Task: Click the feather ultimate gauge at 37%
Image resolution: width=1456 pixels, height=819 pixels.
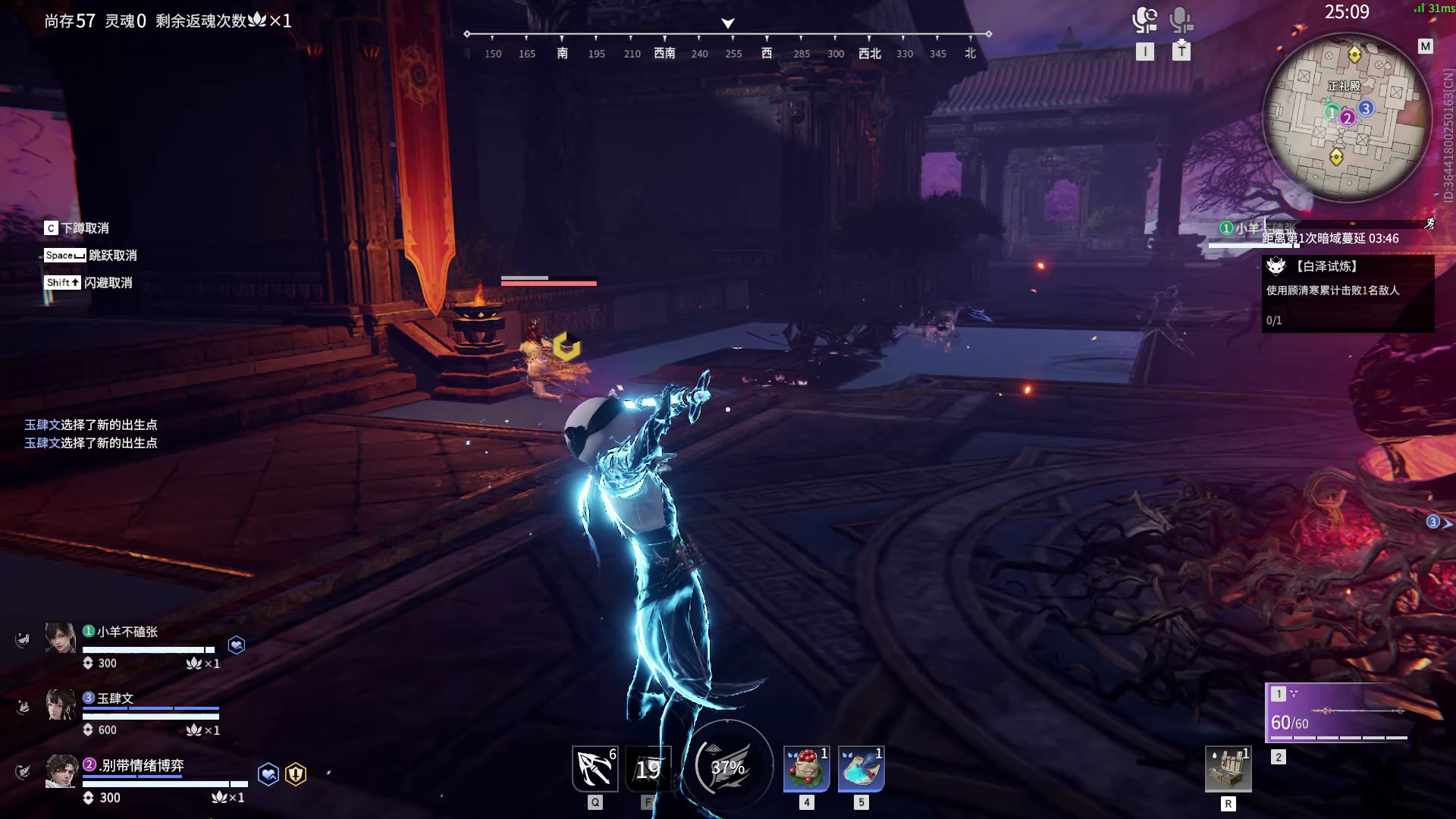Action: (x=728, y=767)
